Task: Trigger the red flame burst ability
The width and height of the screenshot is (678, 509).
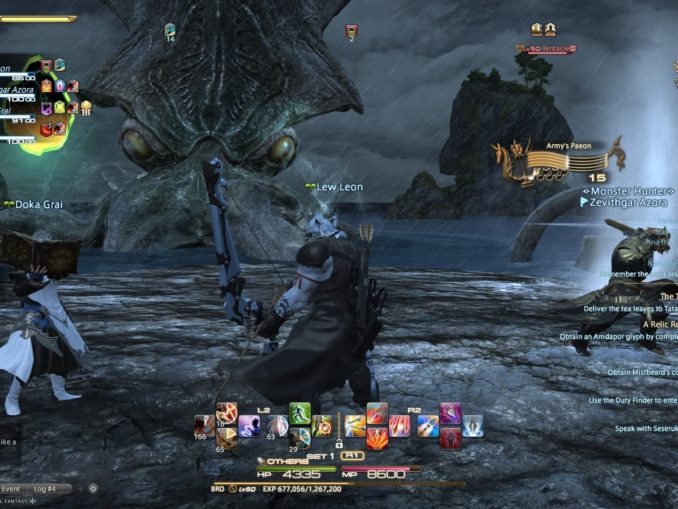Action: tap(377, 438)
